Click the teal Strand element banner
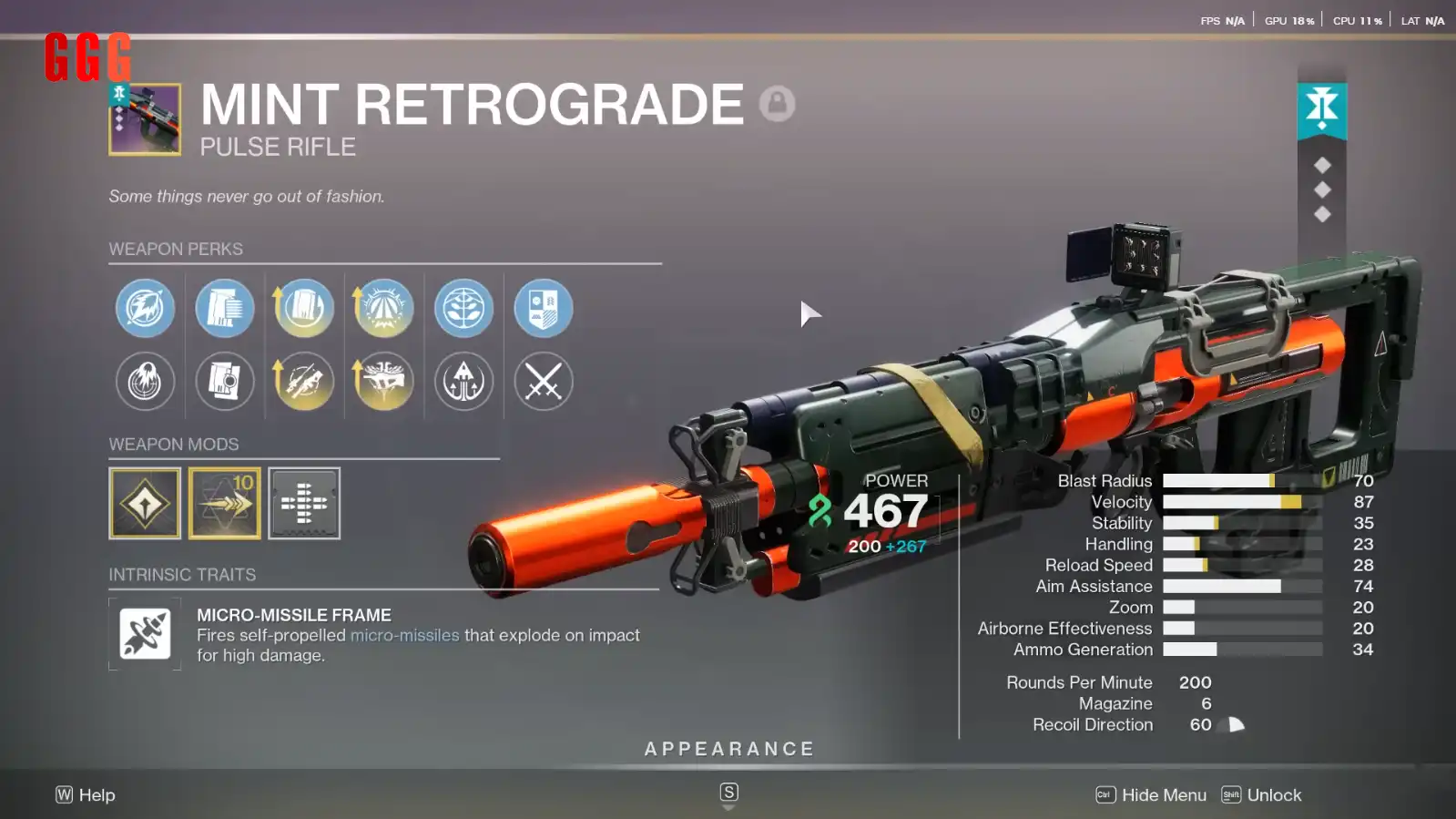The height and width of the screenshot is (819, 1456). point(1322,109)
